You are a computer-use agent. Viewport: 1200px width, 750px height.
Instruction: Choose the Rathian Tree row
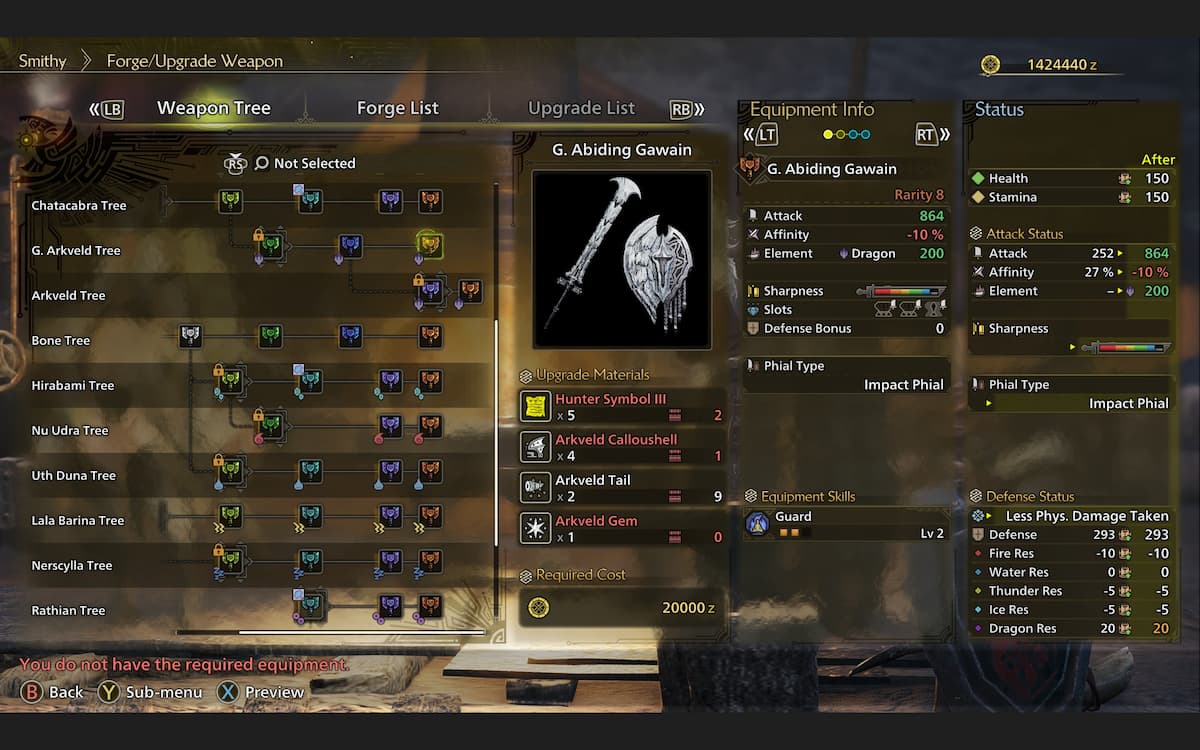(x=68, y=611)
